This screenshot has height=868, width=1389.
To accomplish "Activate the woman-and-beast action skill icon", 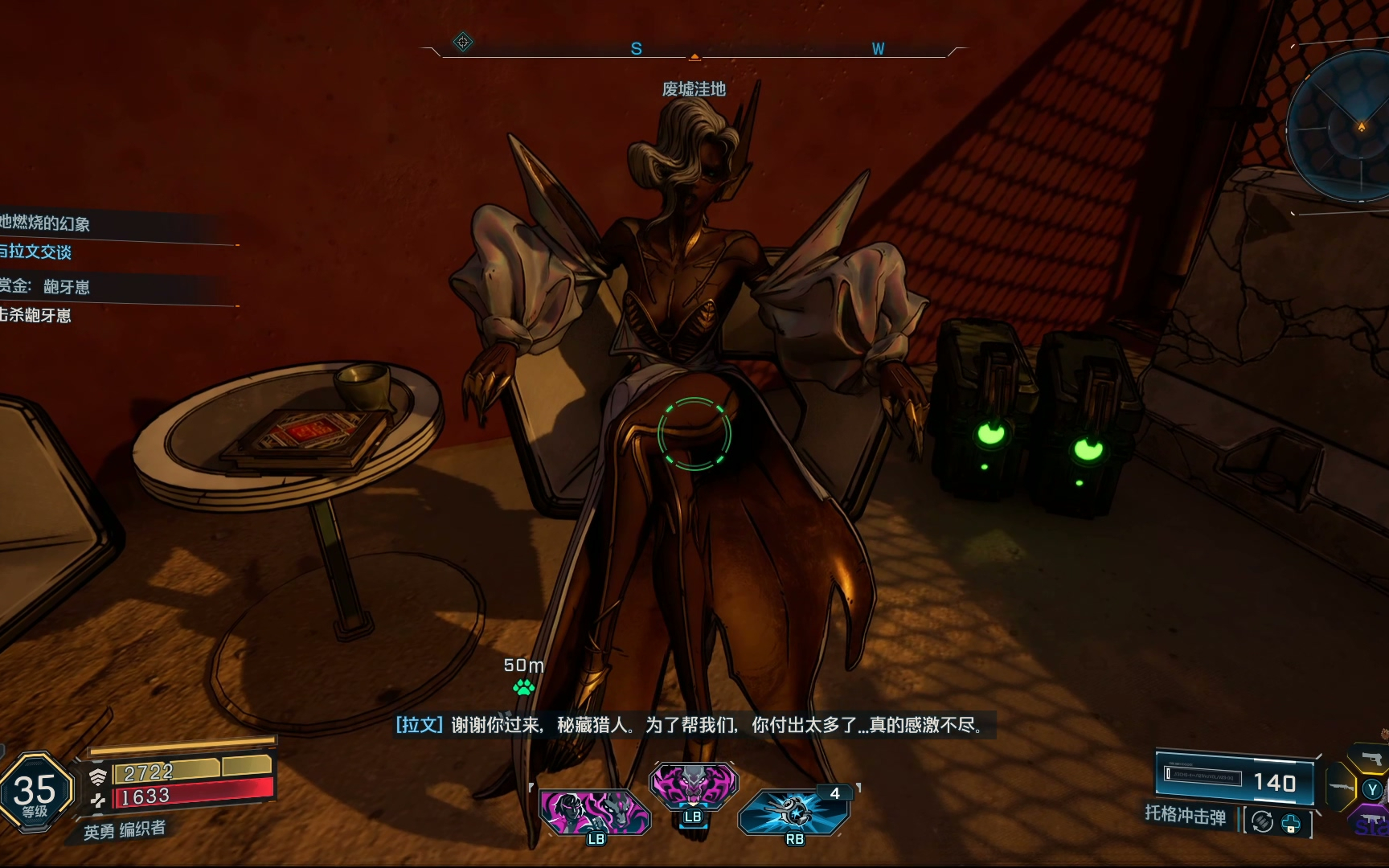I will tap(594, 812).
